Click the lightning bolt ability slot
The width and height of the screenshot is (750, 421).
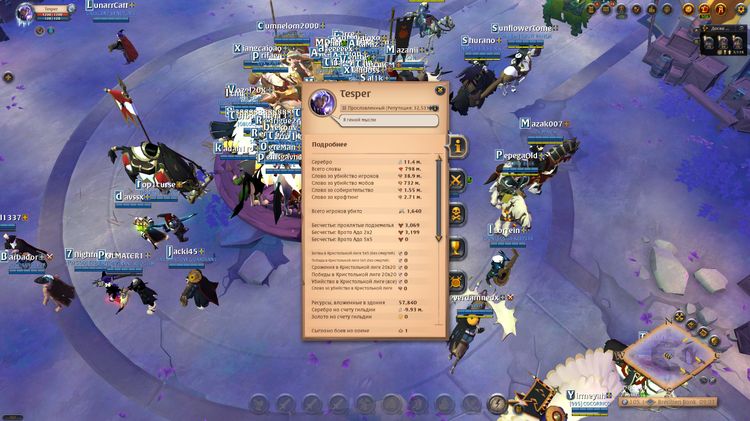pos(497,404)
